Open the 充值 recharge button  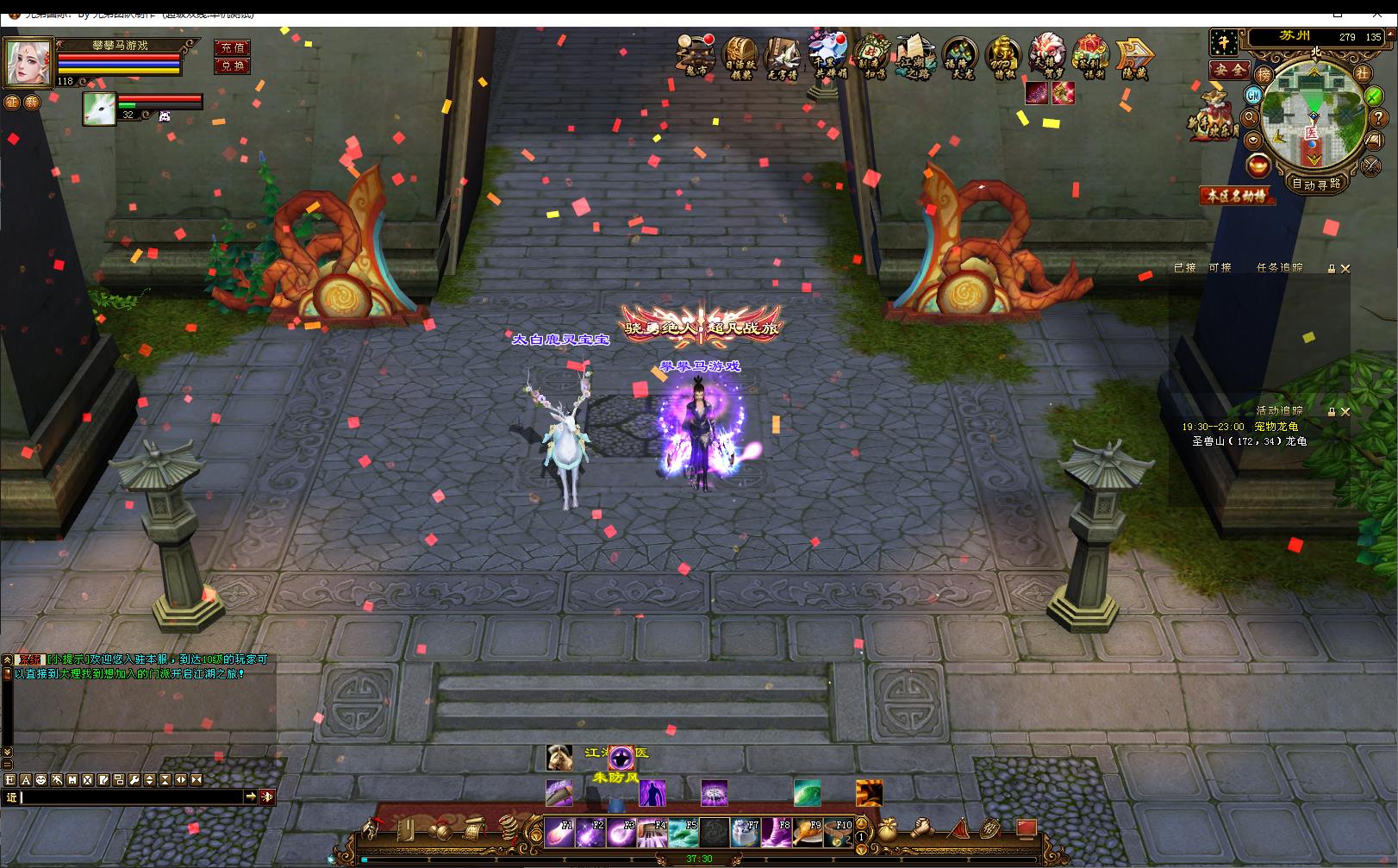click(232, 48)
